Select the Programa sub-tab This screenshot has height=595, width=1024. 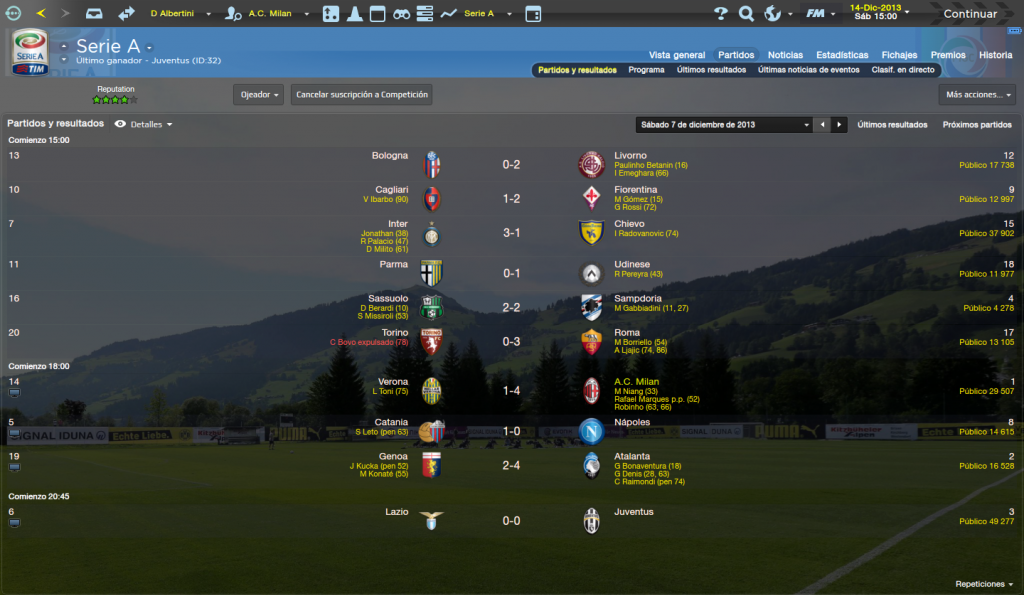pyautogui.click(x=646, y=70)
